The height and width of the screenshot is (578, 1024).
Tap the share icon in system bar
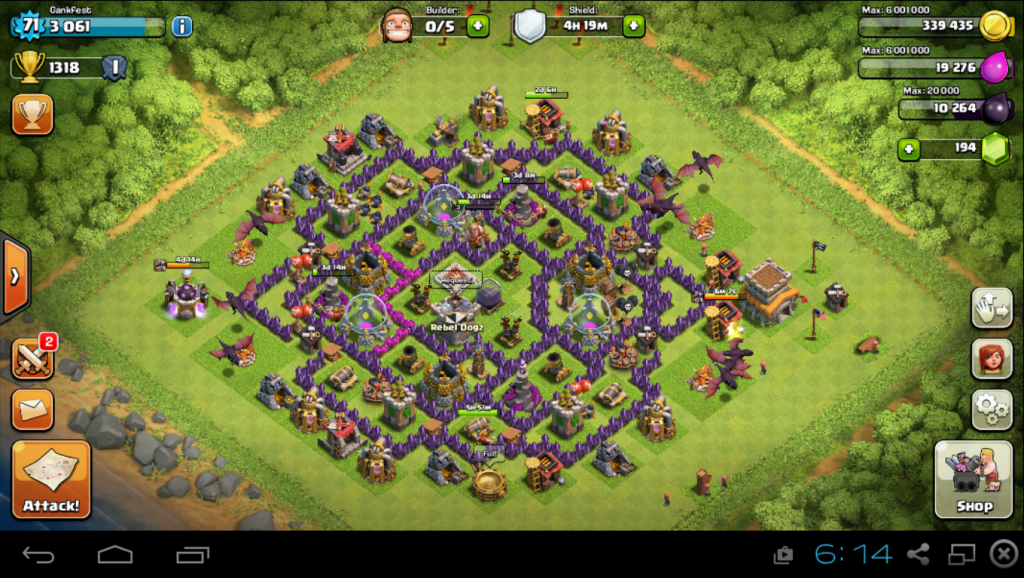tap(918, 554)
